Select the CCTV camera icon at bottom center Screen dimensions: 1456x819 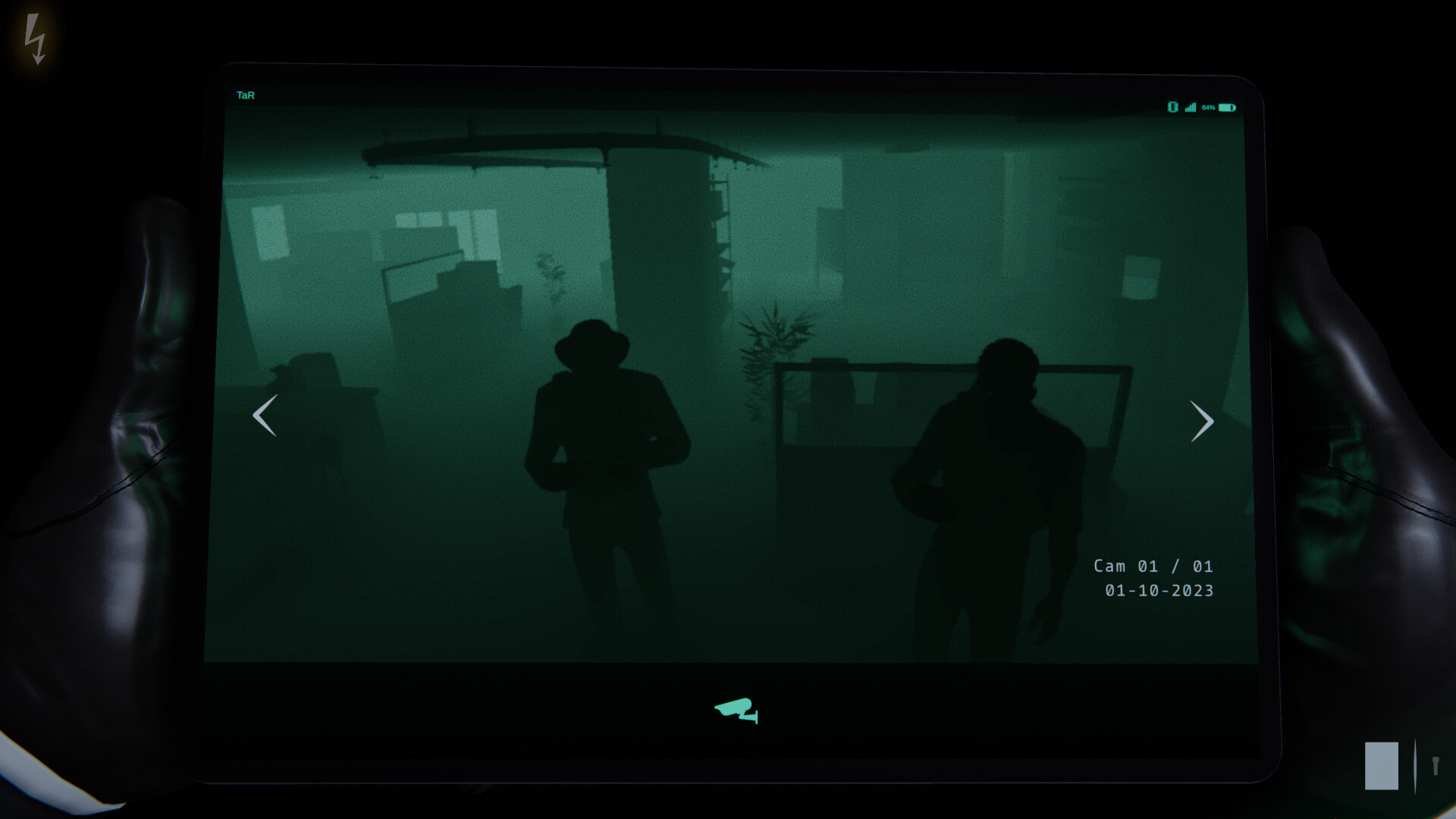pyautogui.click(x=734, y=711)
